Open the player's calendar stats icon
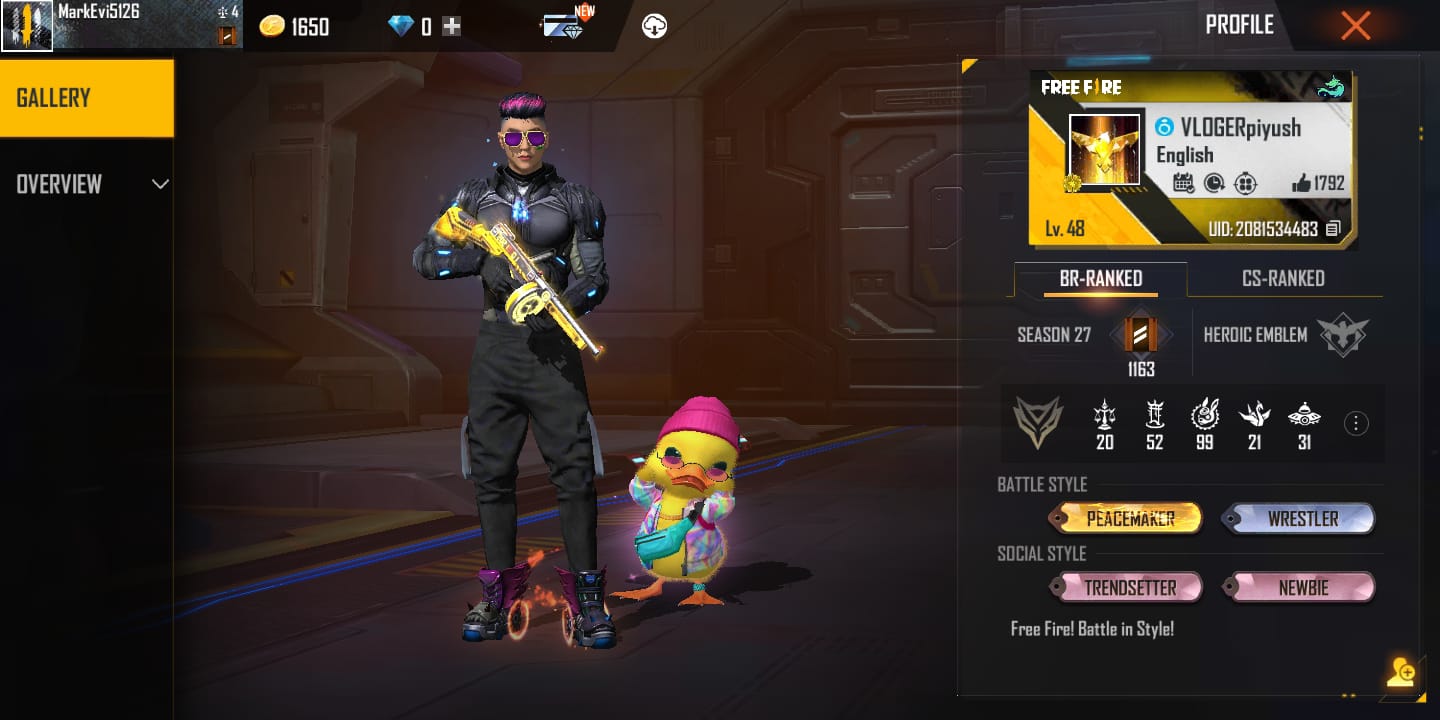This screenshot has width=1440, height=720. pyautogui.click(x=1185, y=181)
